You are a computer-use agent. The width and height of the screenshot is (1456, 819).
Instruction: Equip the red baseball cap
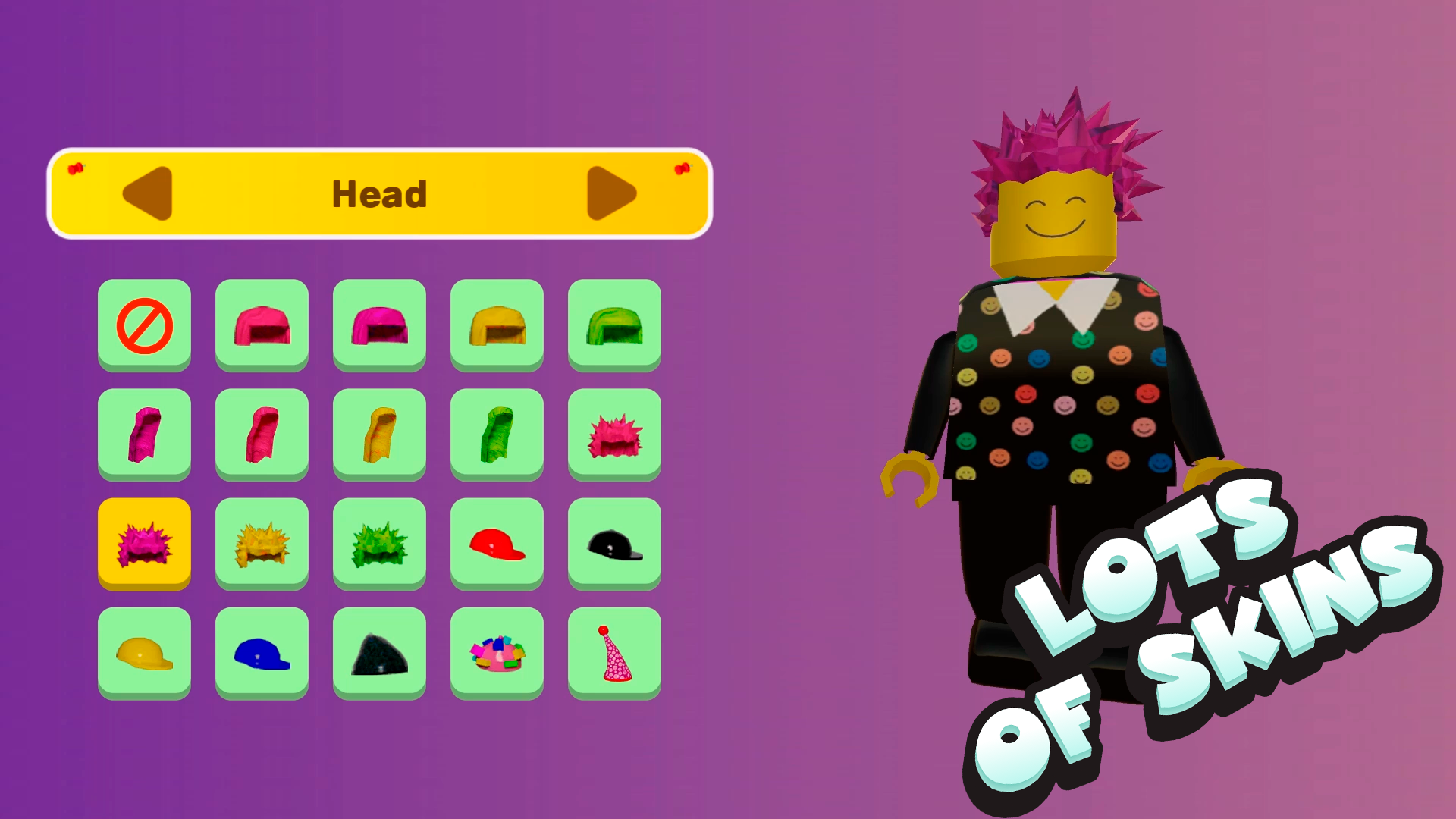coord(497,543)
